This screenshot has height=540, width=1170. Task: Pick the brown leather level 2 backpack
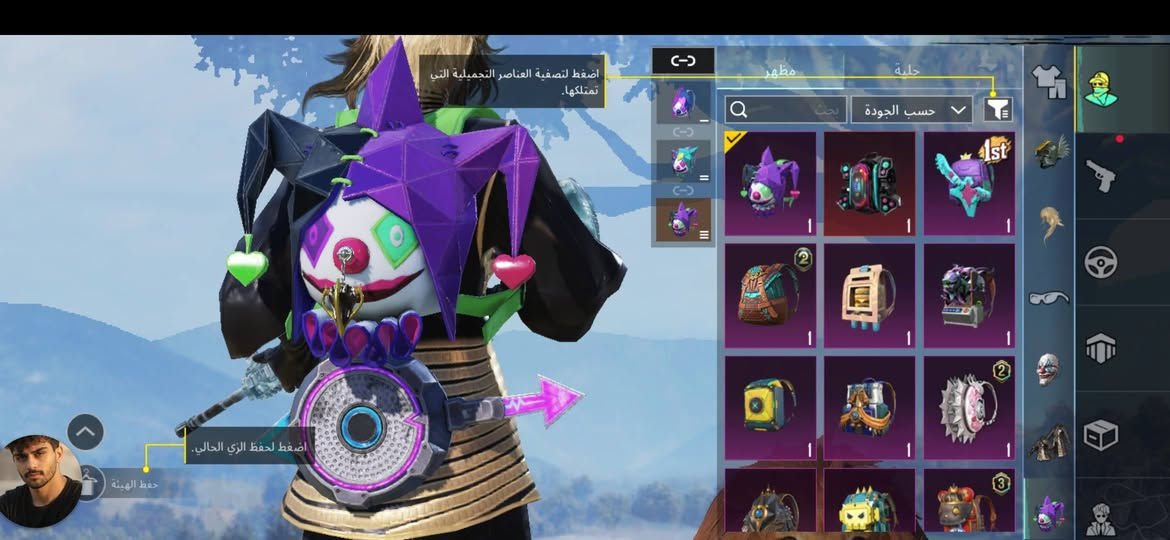click(769, 296)
